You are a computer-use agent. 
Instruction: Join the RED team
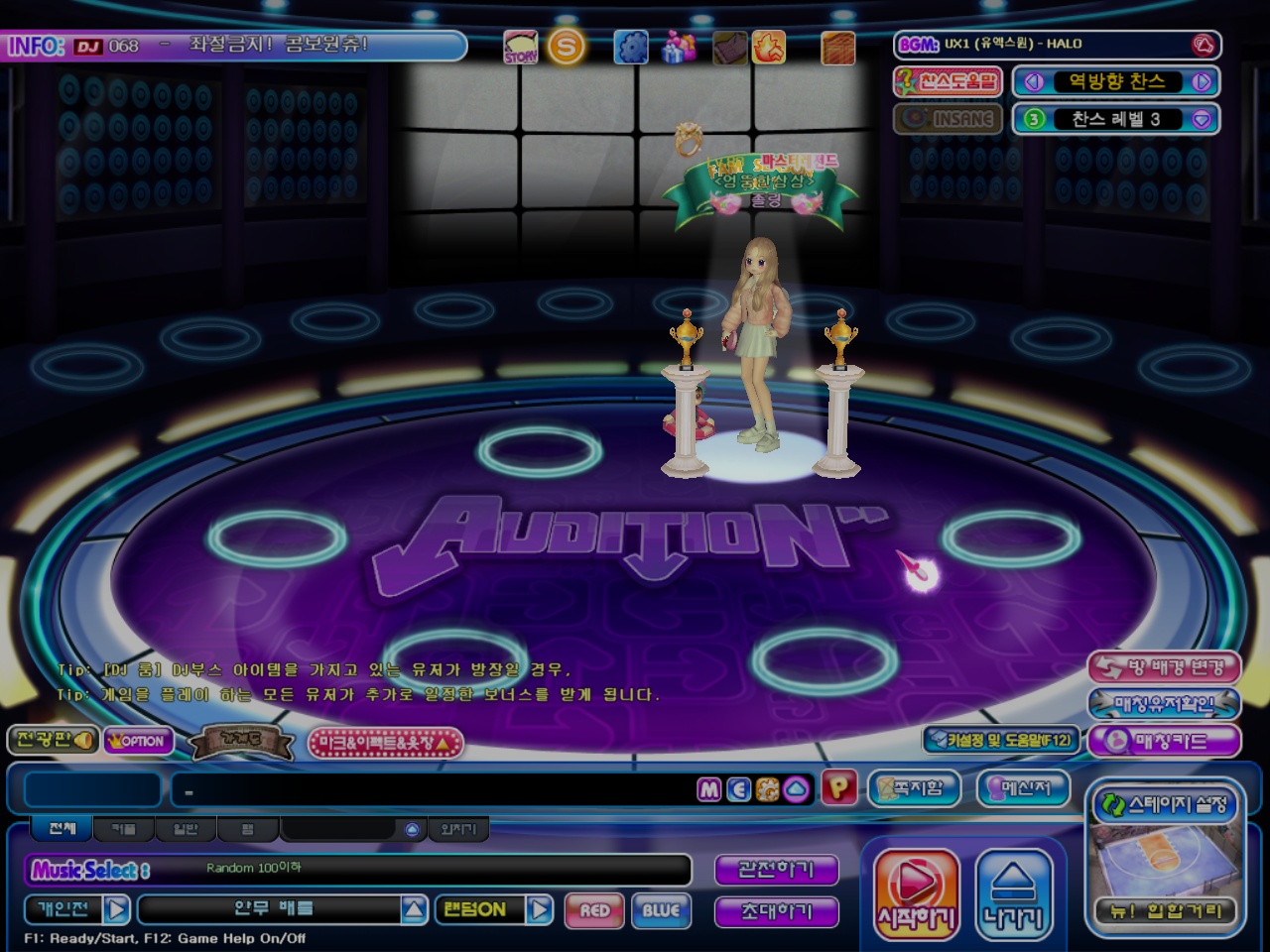(594, 910)
